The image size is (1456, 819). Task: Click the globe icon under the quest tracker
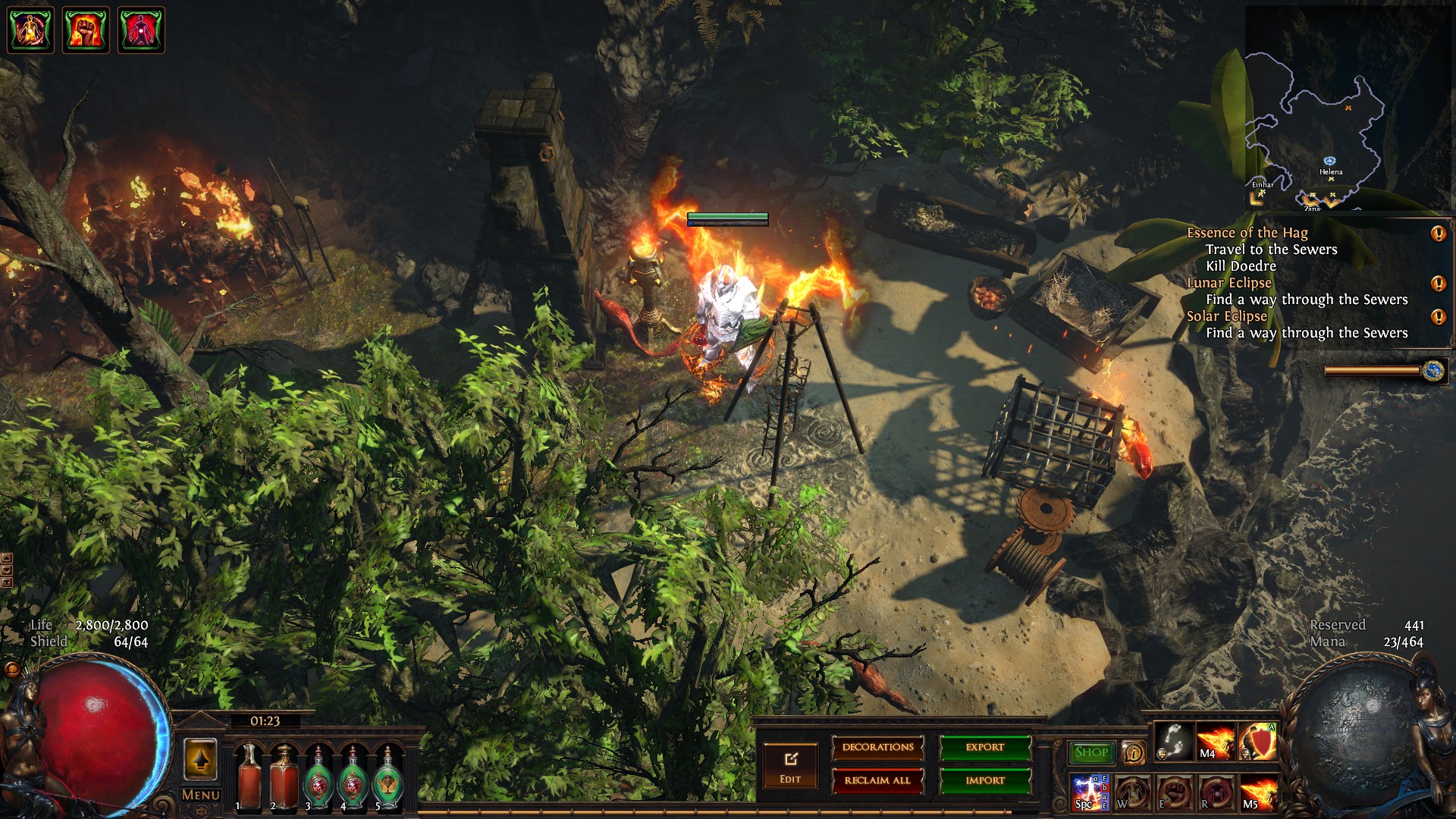[1432, 370]
